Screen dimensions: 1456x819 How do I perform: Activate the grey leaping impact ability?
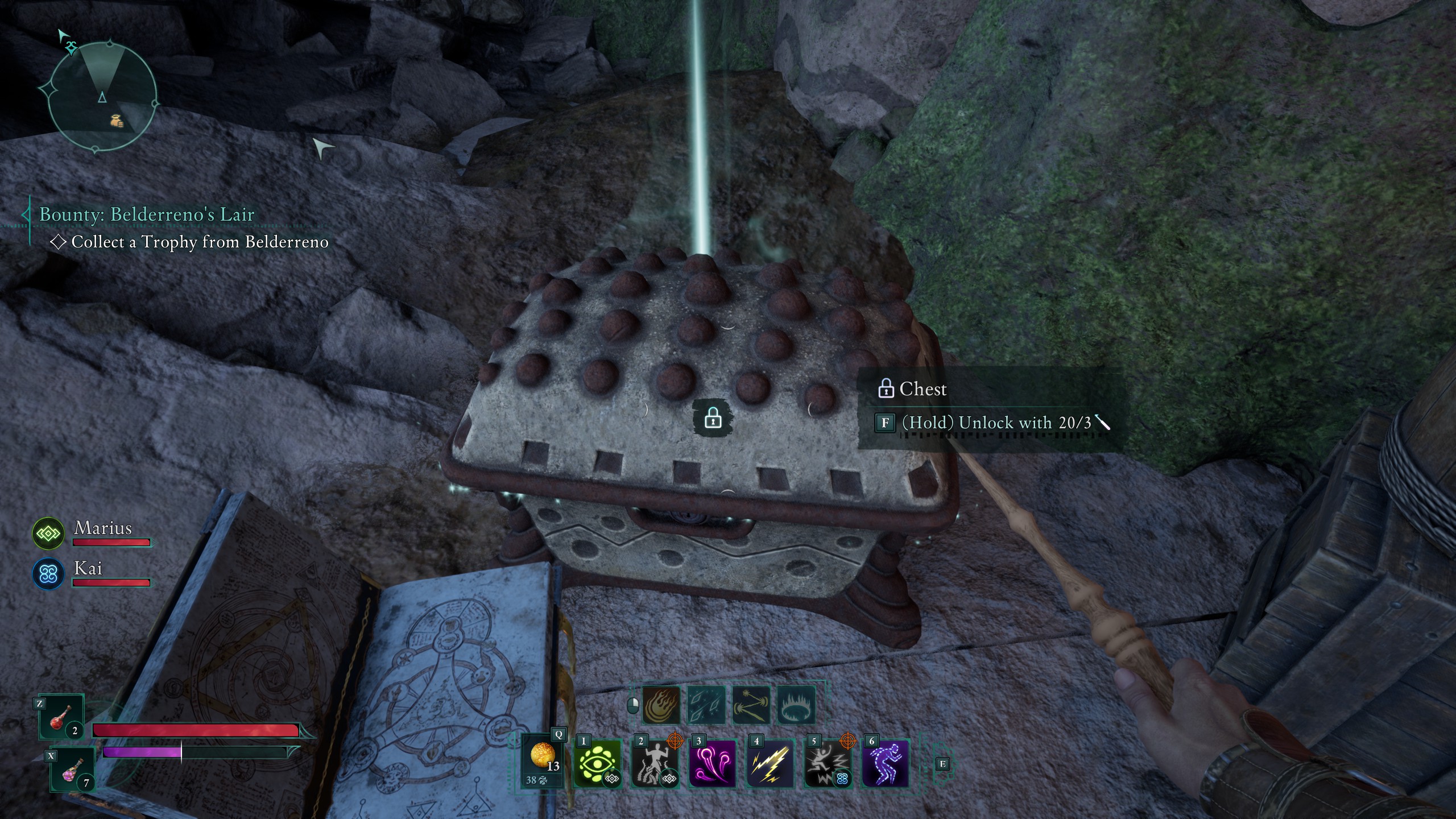[827, 763]
